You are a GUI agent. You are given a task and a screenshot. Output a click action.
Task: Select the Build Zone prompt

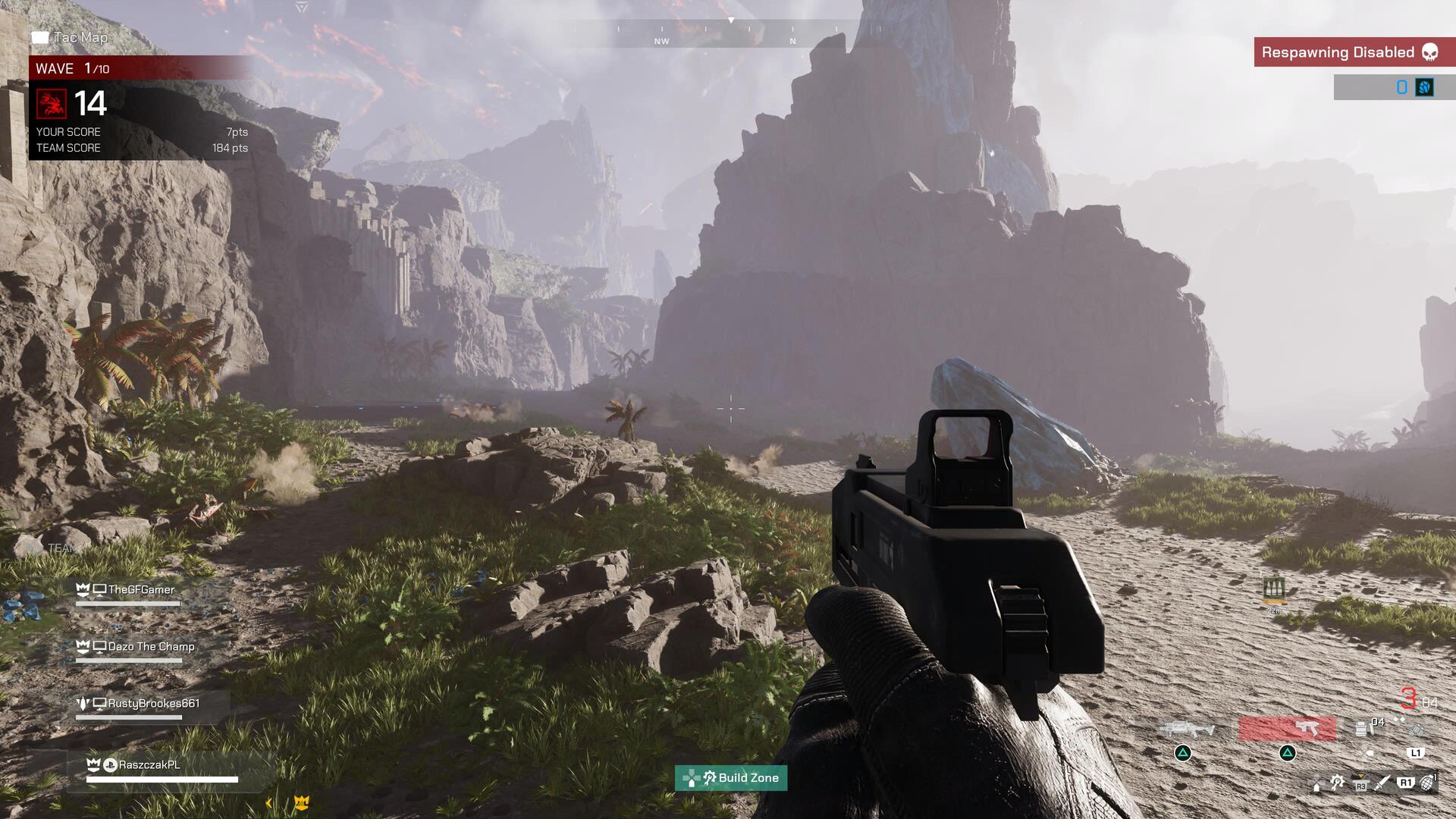click(x=731, y=777)
